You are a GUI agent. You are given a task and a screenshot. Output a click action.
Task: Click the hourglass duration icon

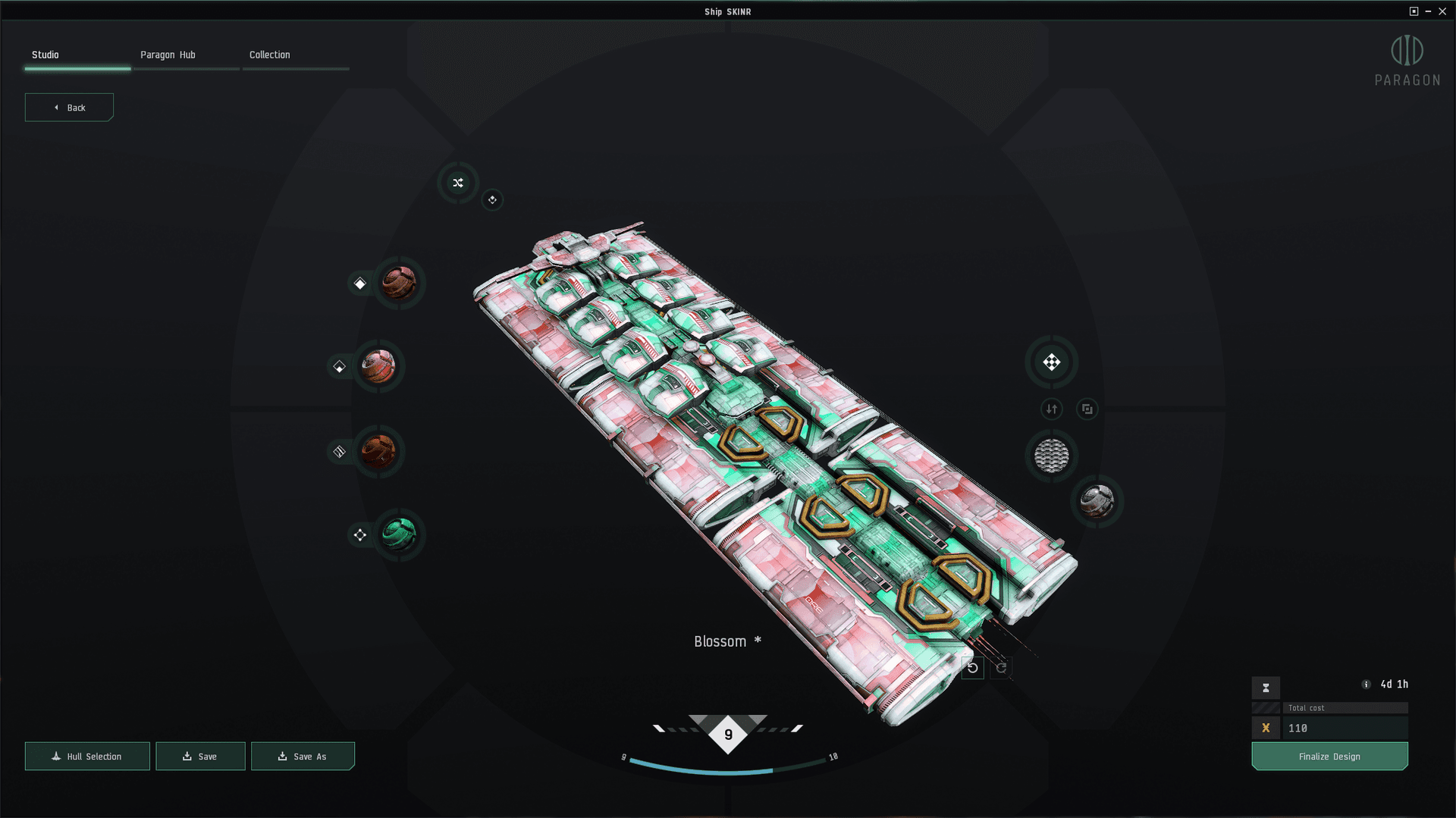[x=1265, y=688]
